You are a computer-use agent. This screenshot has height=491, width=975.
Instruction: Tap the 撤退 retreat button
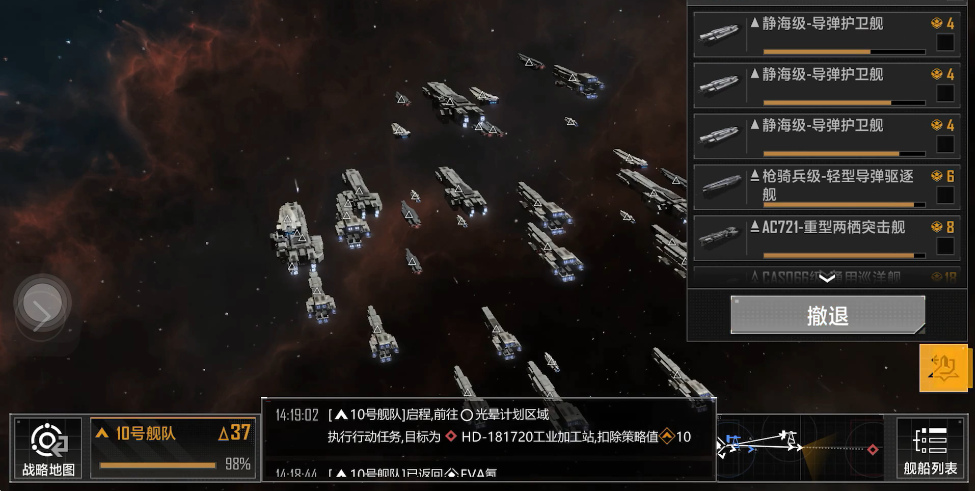click(827, 315)
